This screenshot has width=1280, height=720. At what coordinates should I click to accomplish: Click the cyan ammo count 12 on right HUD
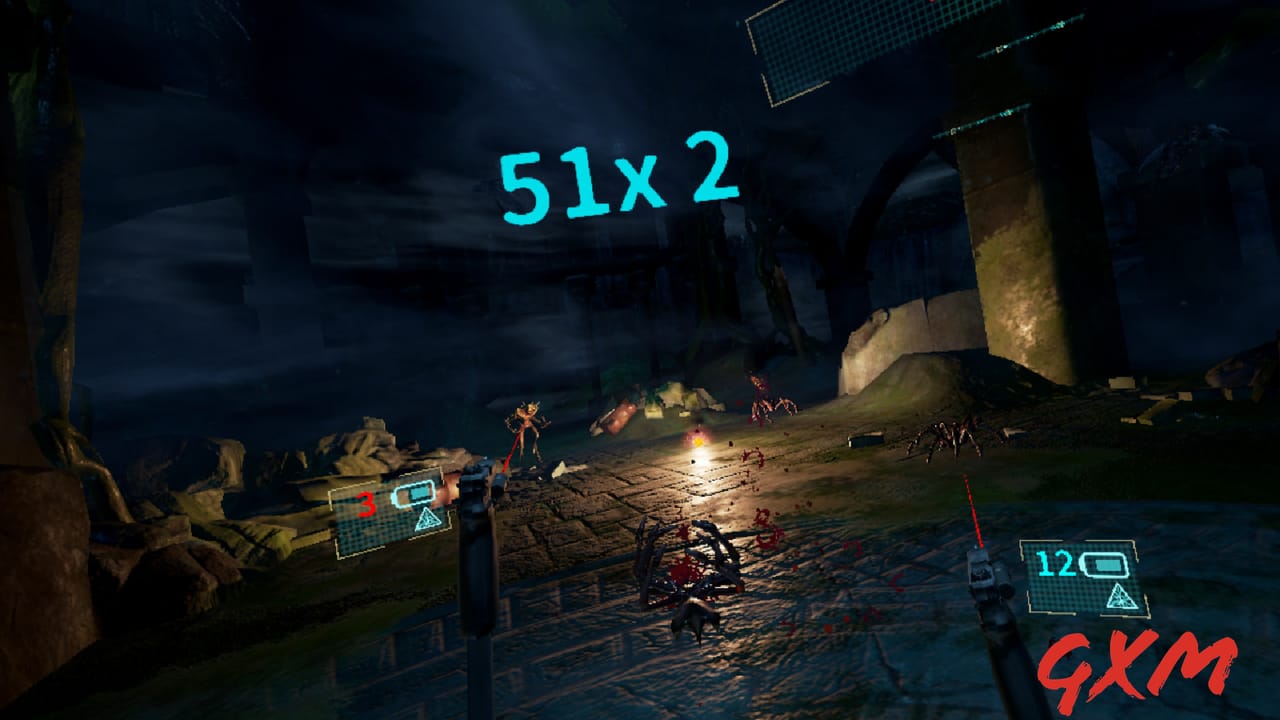click(1057, 563)
